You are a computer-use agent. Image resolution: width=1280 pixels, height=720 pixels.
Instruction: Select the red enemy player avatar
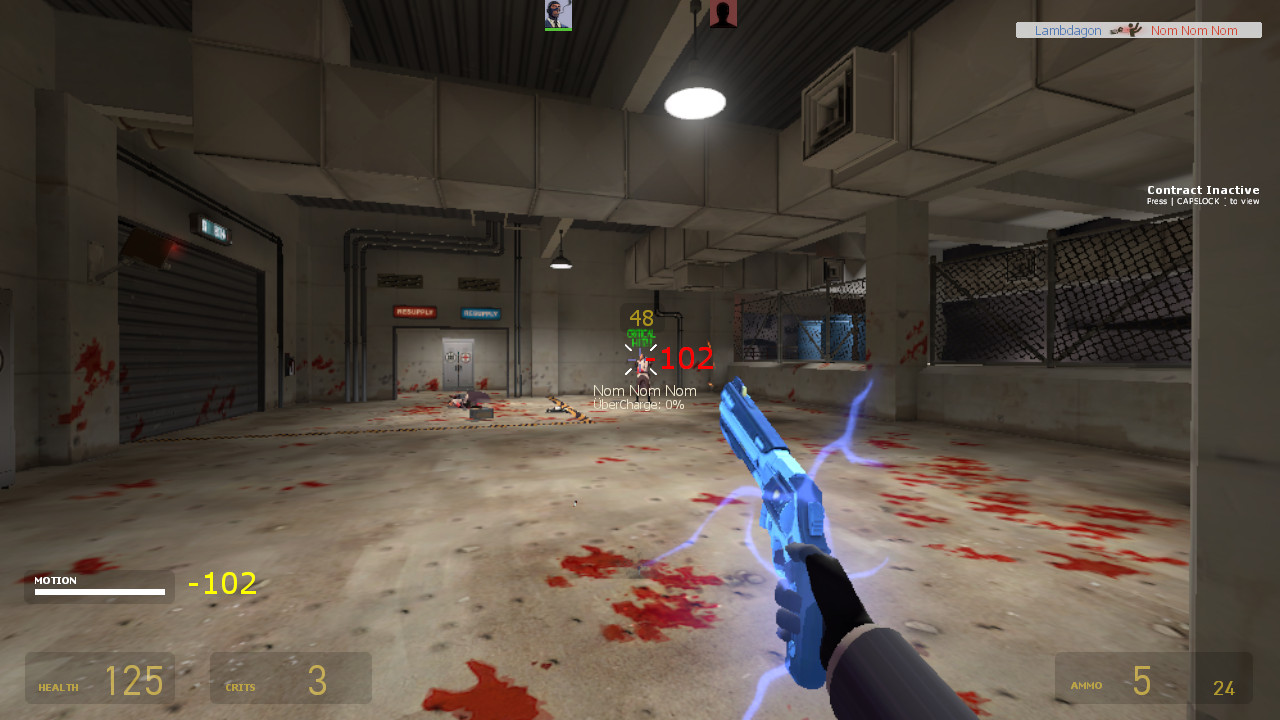coord(722,14)
